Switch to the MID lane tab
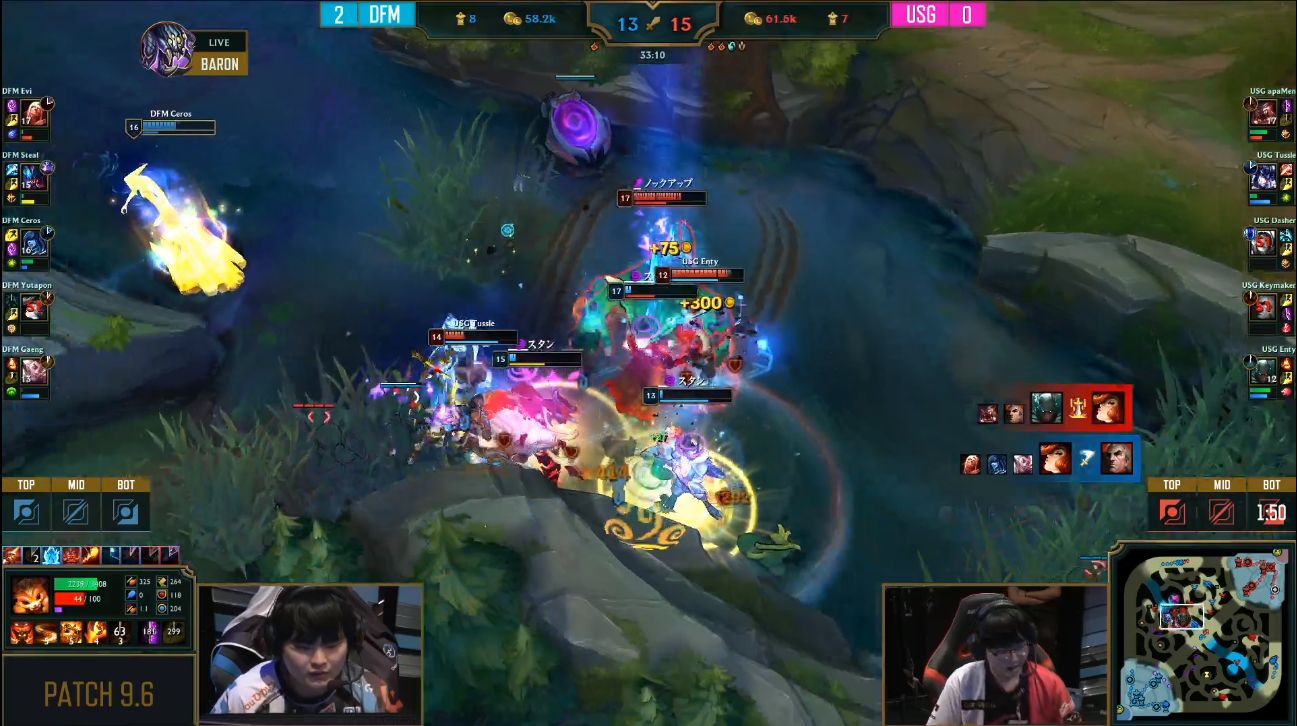 click(77, 485)
